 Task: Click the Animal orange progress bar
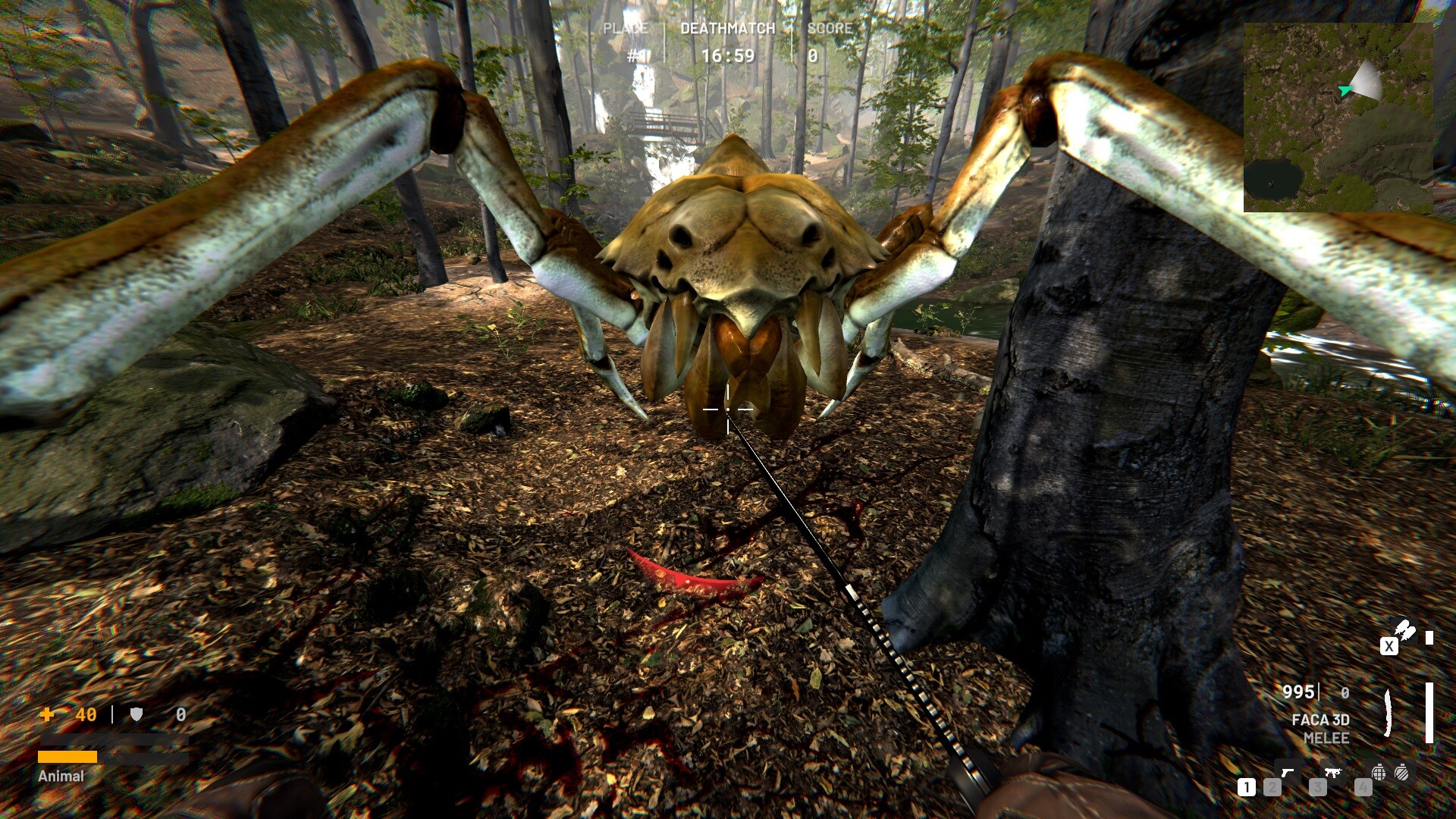67,756
